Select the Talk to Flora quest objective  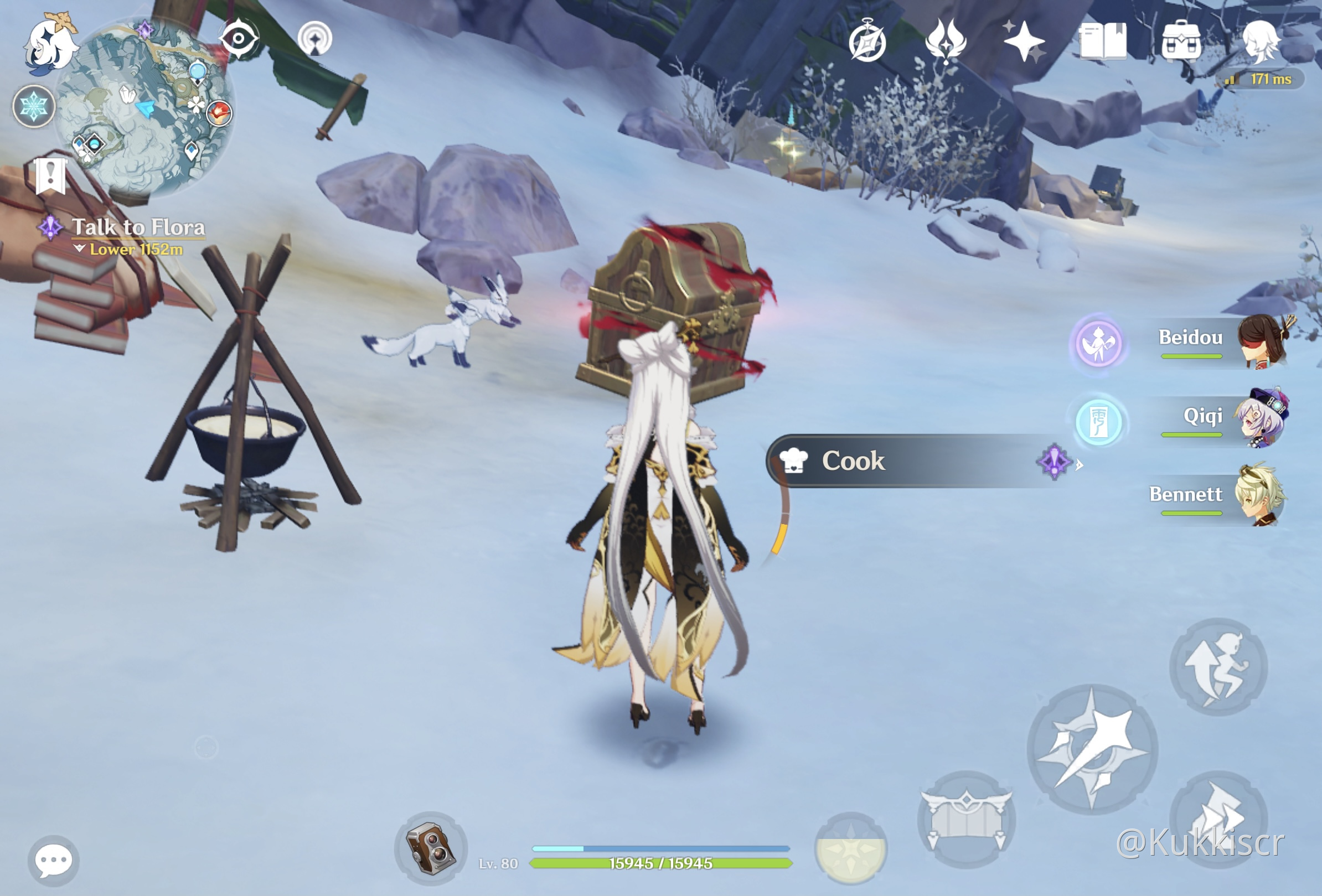(137, 227)
